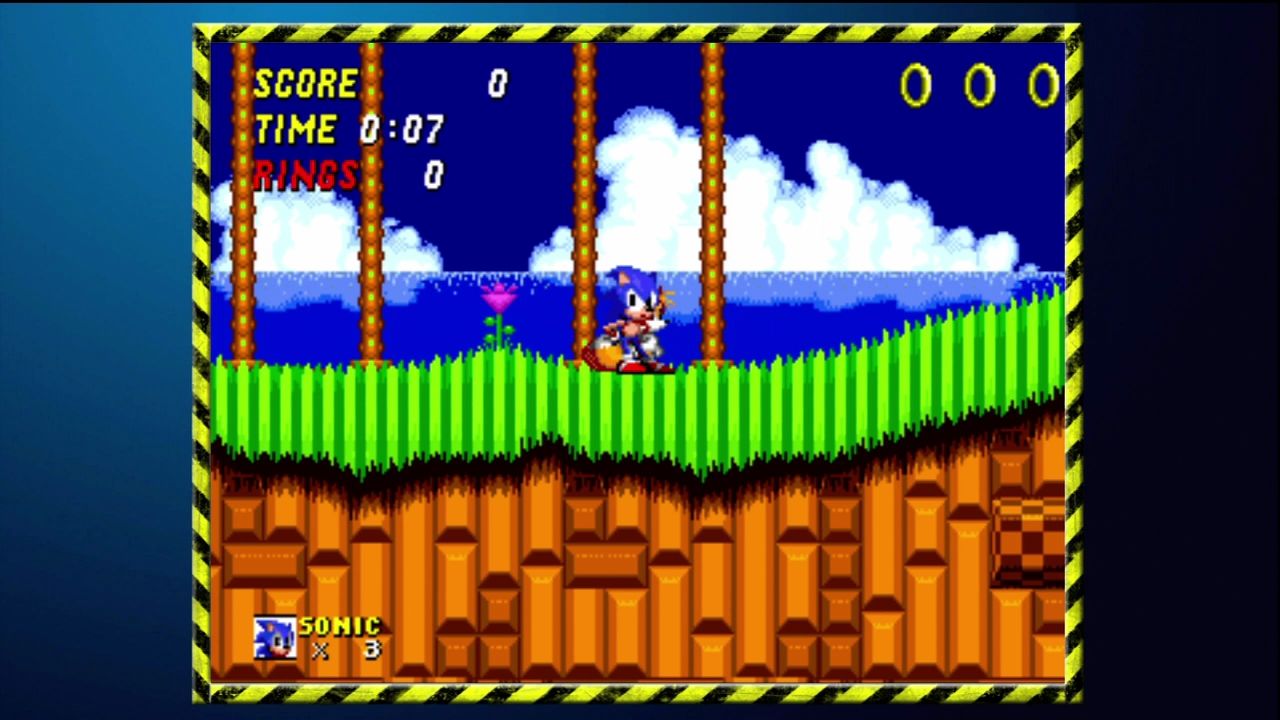
Task: Click the score value showing 0
Action: pos(497,84)
